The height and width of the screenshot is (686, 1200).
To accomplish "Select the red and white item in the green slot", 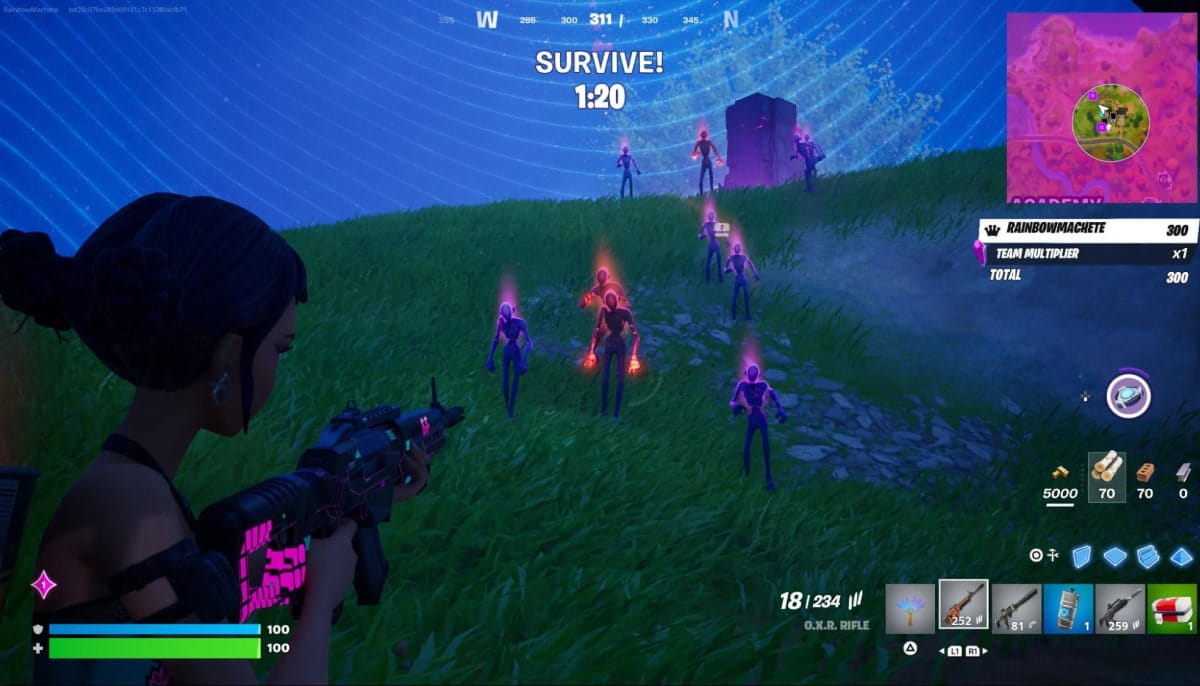I will (1172, 608).
